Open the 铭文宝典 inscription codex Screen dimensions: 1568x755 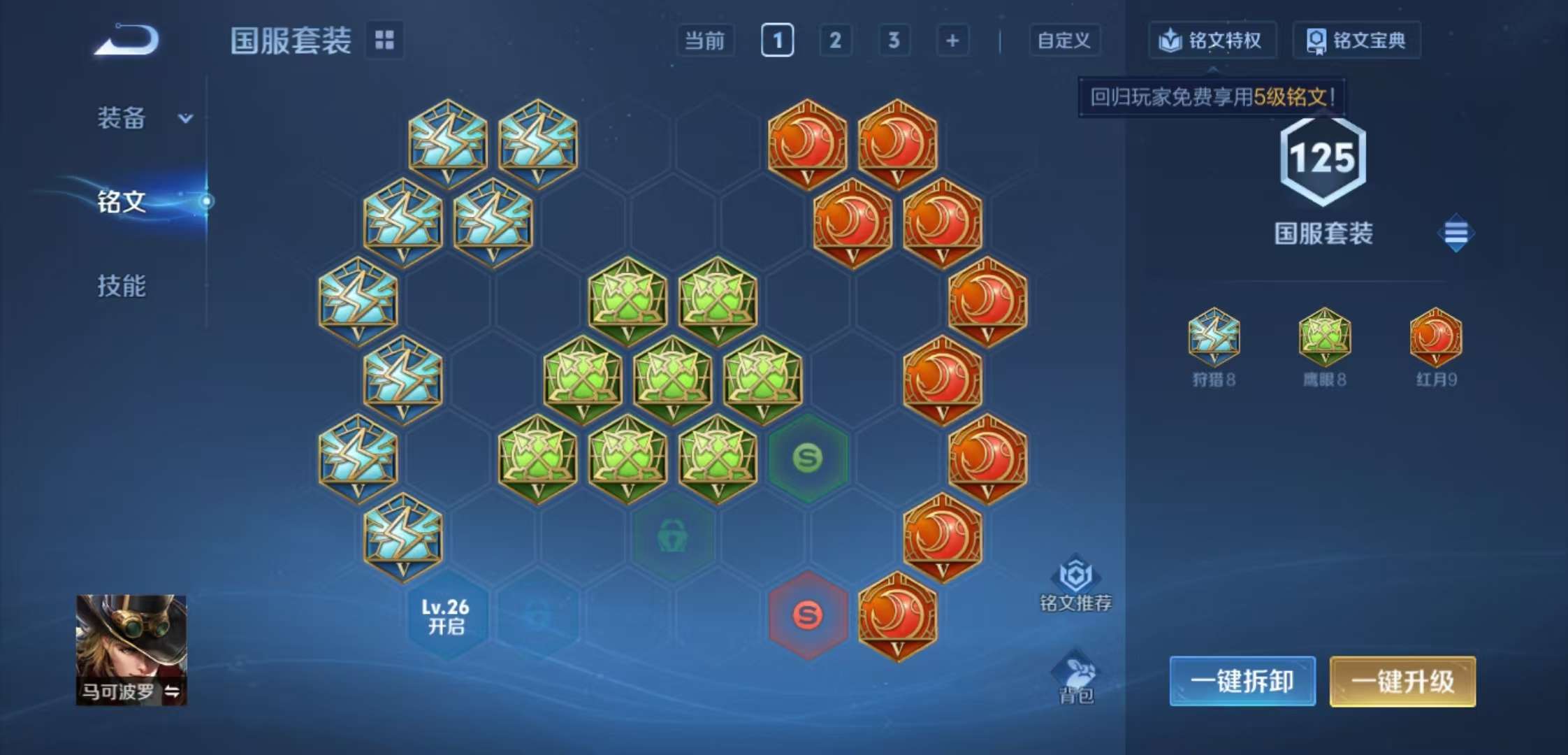click(1356, 41)
